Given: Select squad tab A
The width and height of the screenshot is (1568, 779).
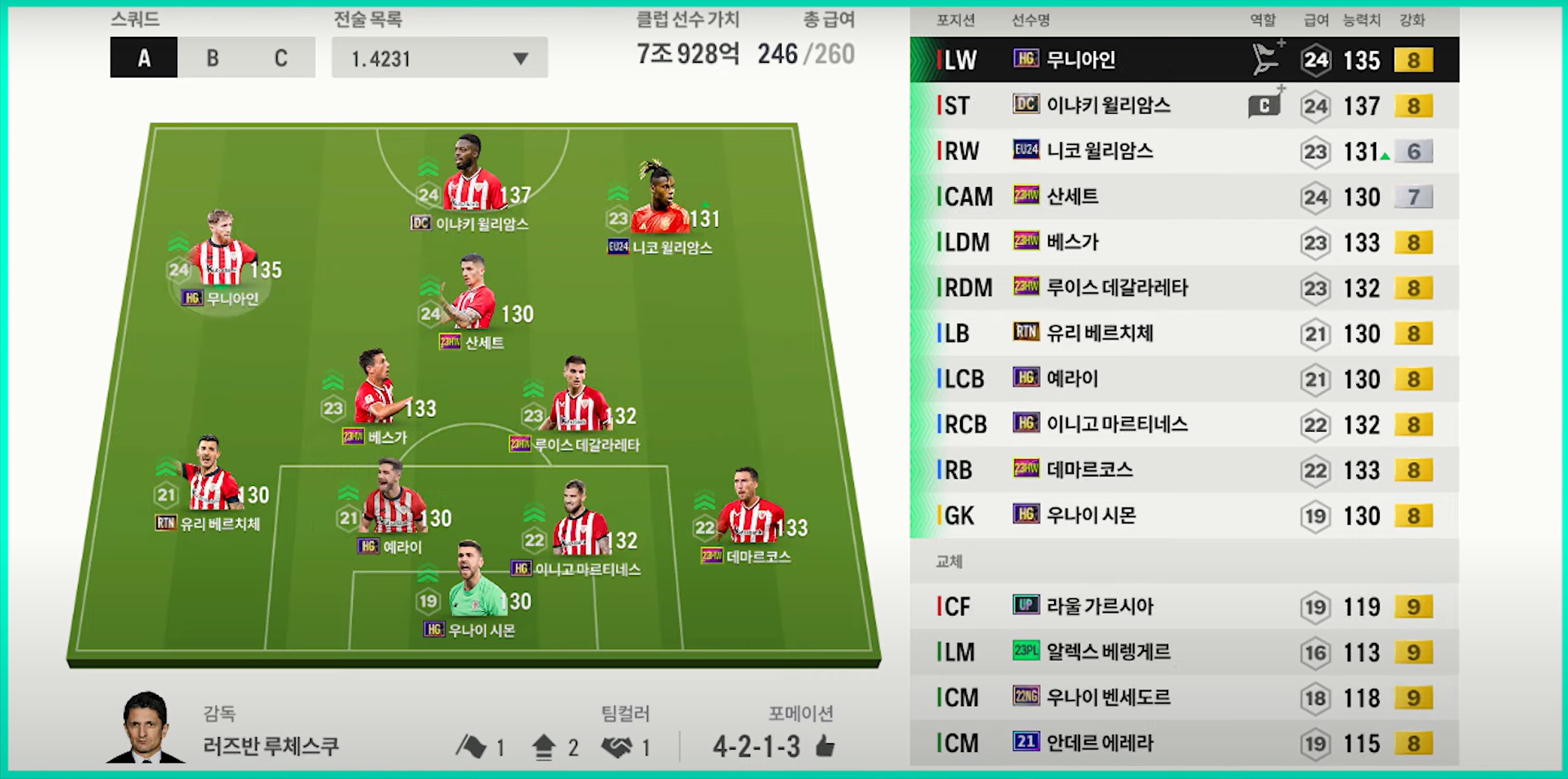Looking at the screenshot, I should tap(144, 58).
